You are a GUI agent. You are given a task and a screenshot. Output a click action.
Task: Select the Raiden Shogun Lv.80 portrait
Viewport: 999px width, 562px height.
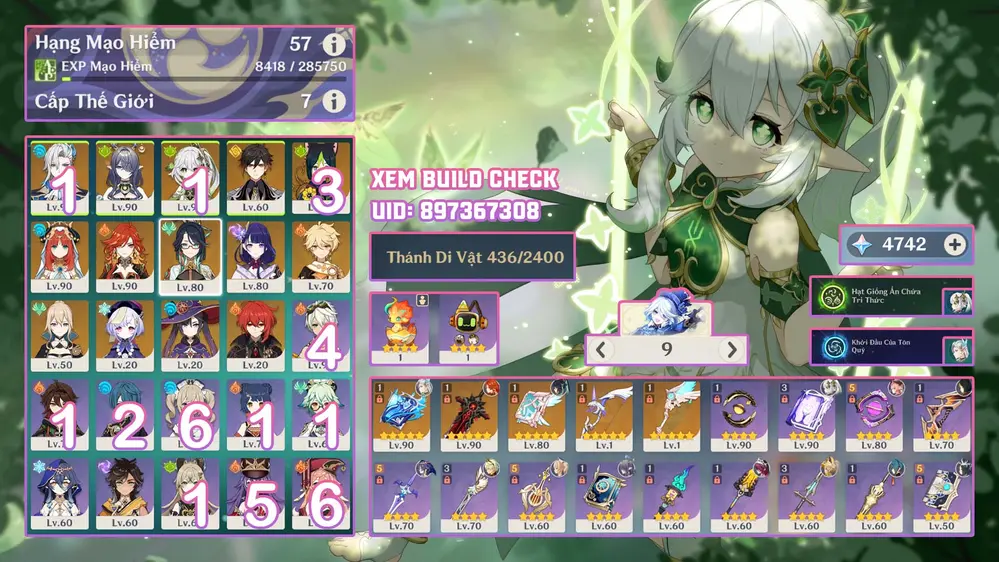[254, 254]
